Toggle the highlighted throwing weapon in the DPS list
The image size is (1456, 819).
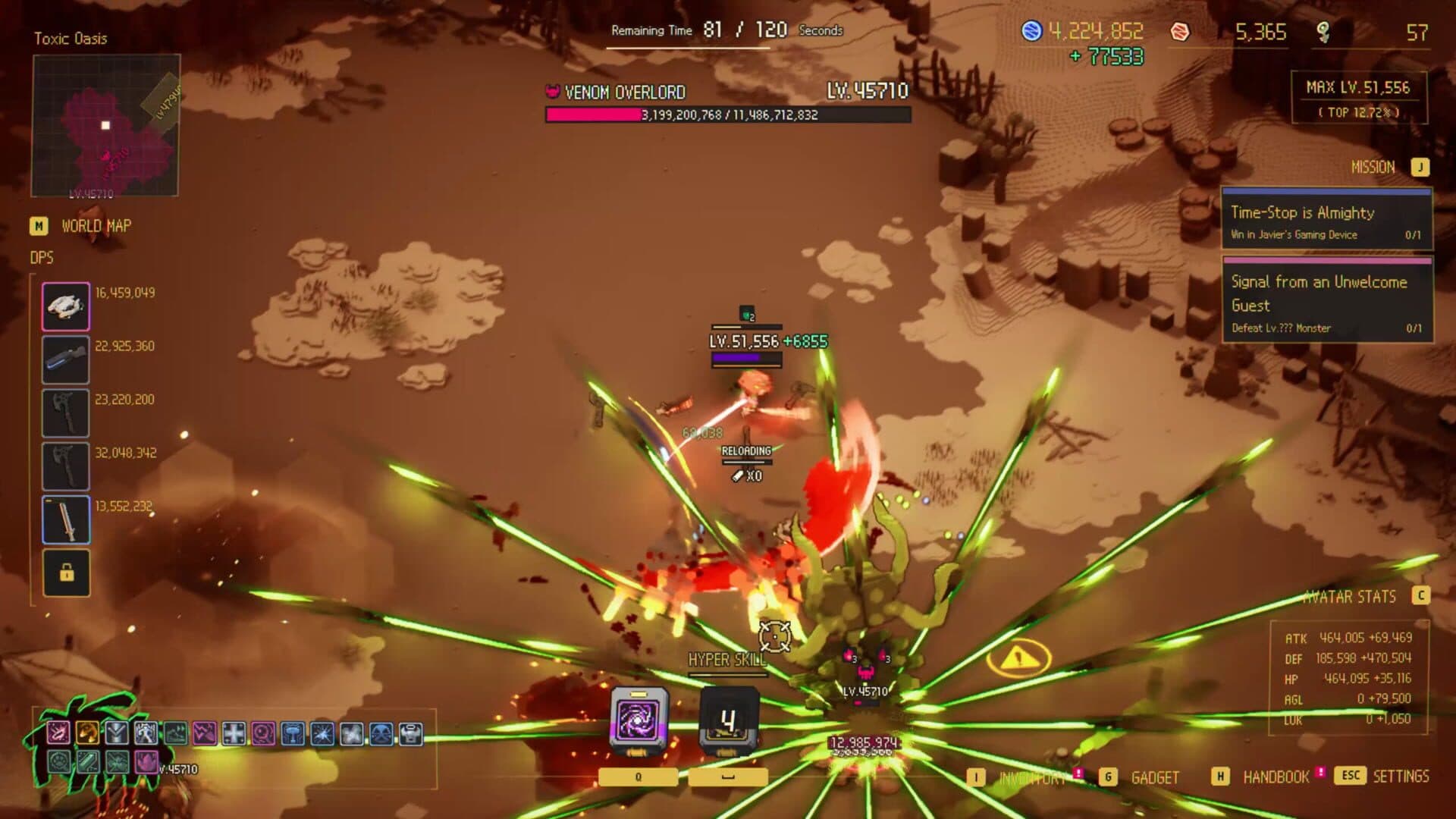[66, 306]
